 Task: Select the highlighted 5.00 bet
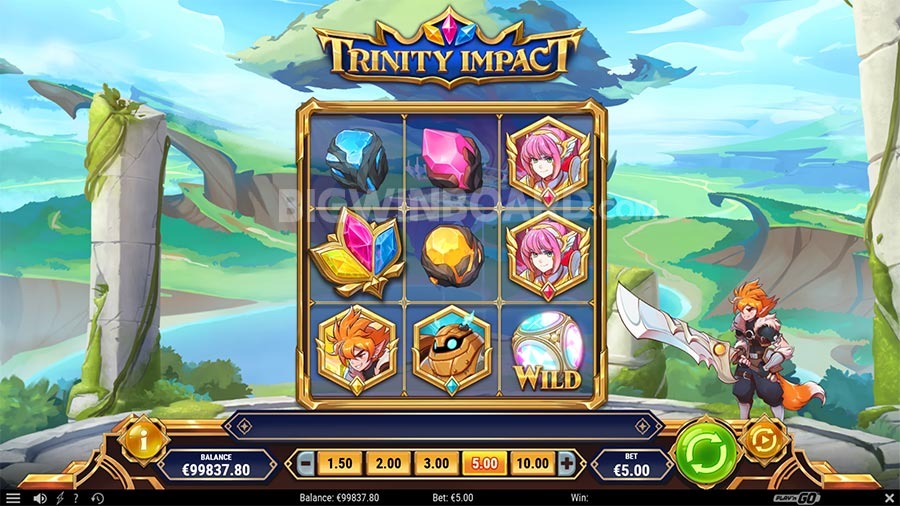(x=482, y=464)
